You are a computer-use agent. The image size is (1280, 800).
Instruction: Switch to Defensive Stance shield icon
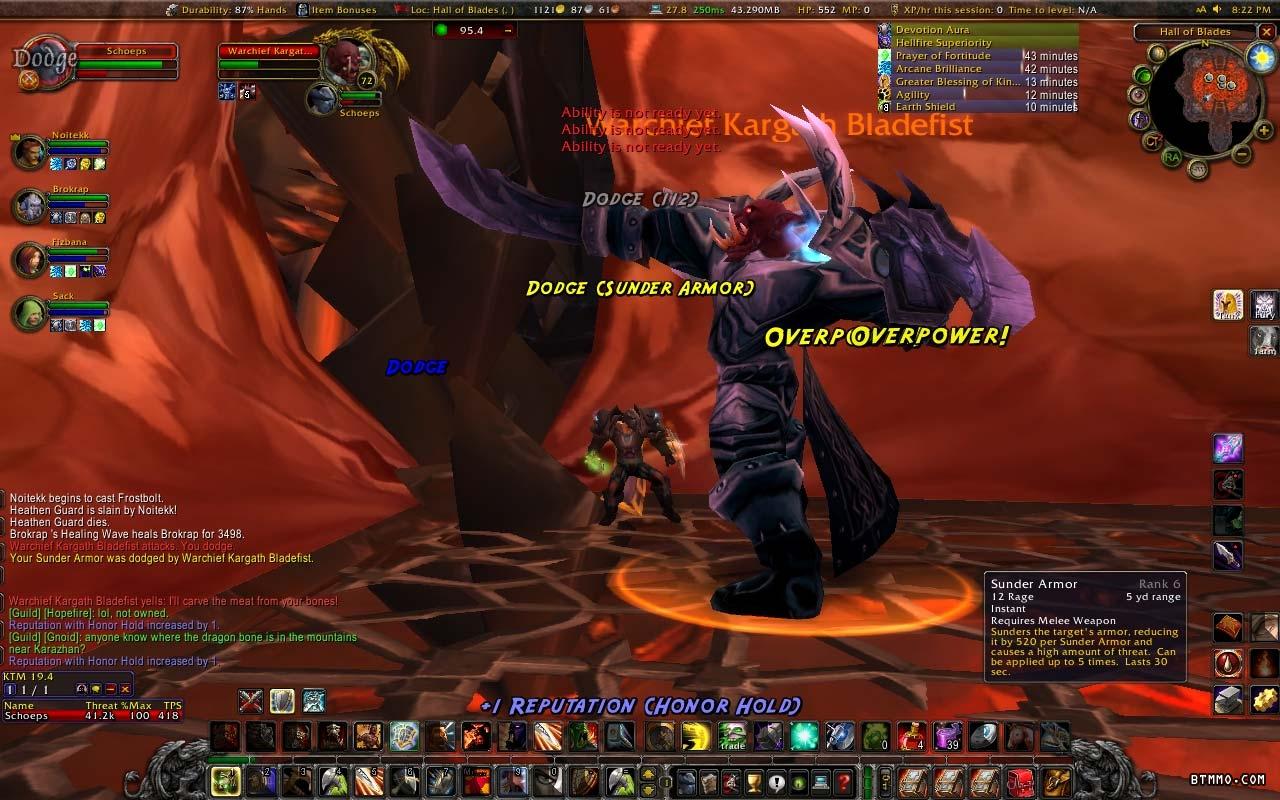point(282,701)
